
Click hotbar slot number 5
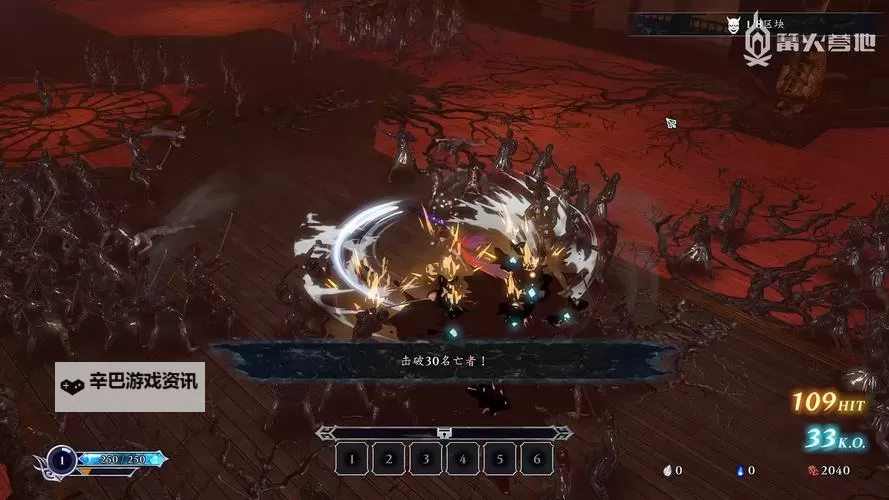pos(499,459)
